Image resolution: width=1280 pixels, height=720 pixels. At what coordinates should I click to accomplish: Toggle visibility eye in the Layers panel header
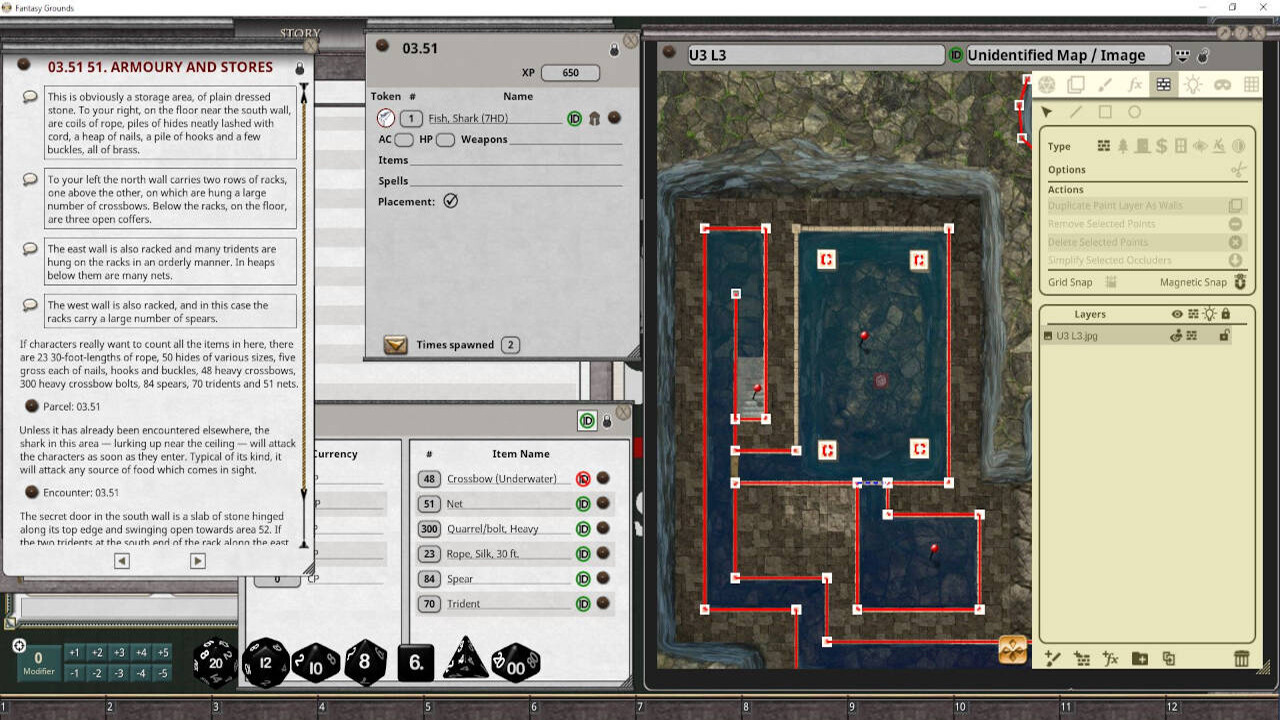click(1178, 312)
